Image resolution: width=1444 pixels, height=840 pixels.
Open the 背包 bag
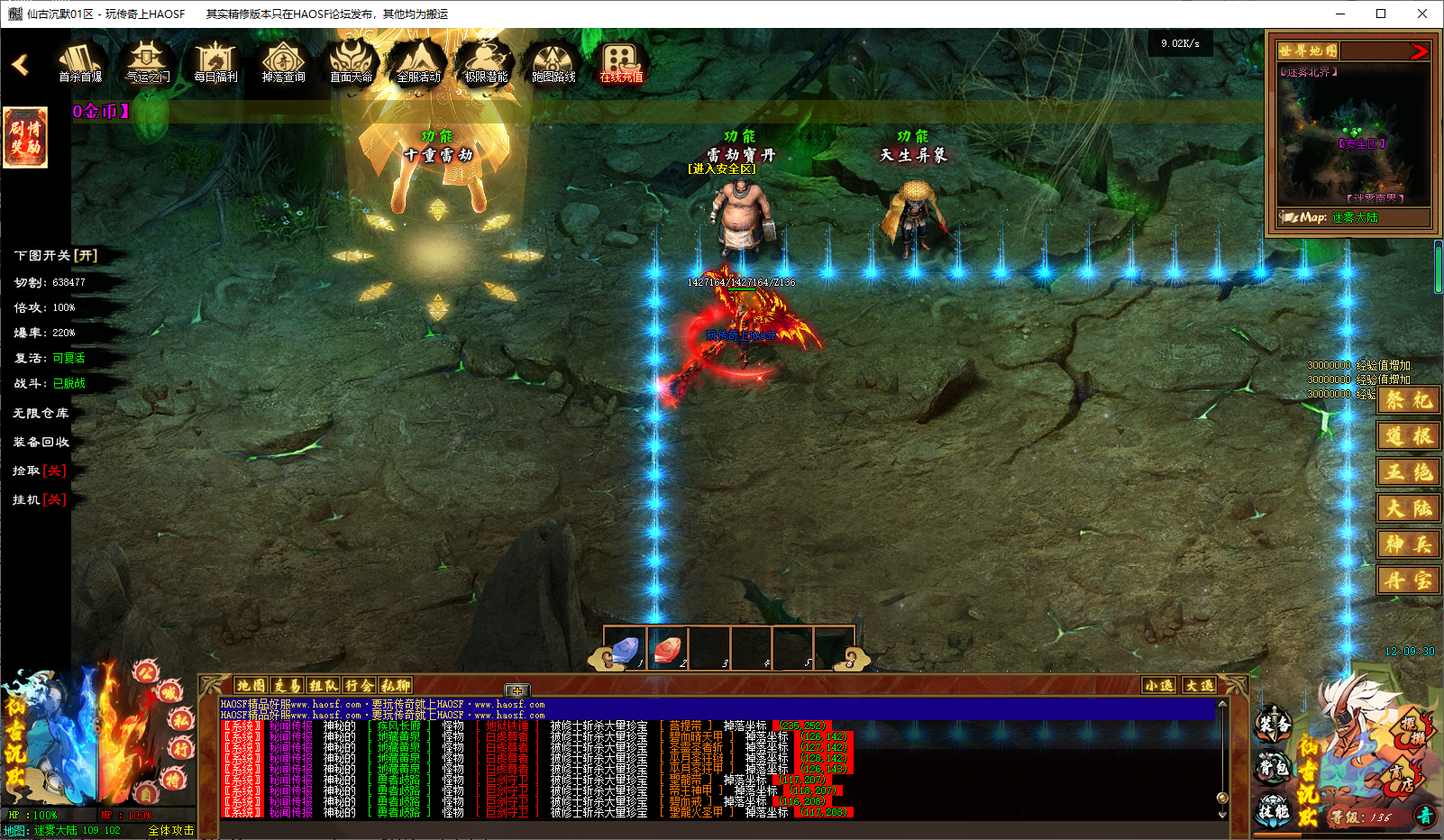tap(1274, 768)
